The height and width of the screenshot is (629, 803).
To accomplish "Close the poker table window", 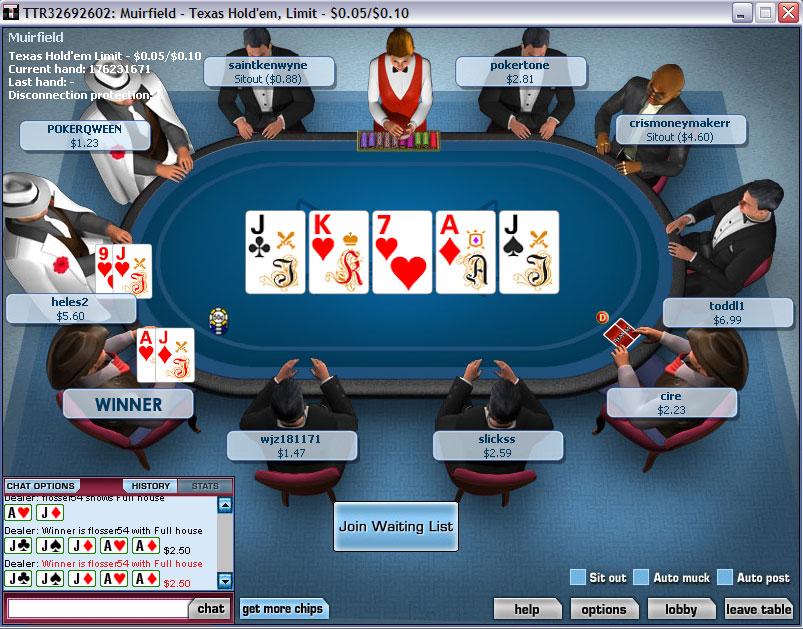I will [787, 13].
